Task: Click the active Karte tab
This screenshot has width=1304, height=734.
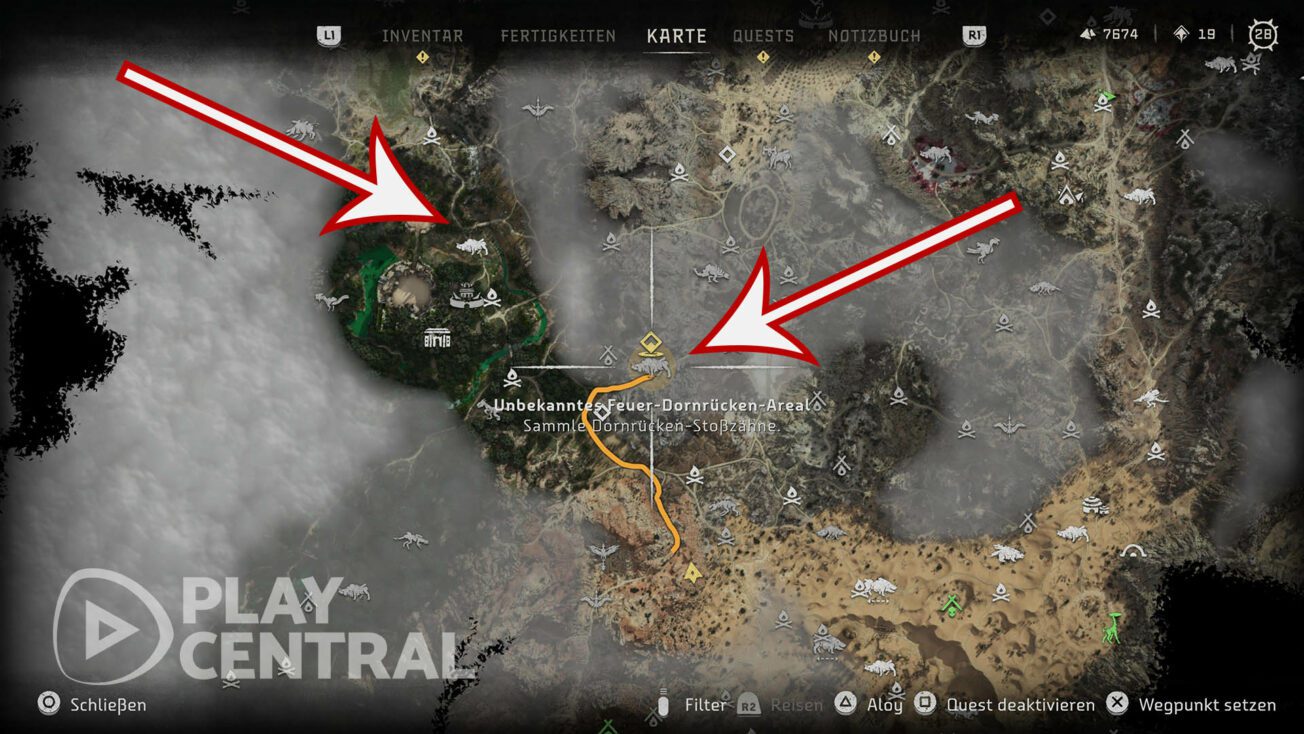Action: coord(676,35)
